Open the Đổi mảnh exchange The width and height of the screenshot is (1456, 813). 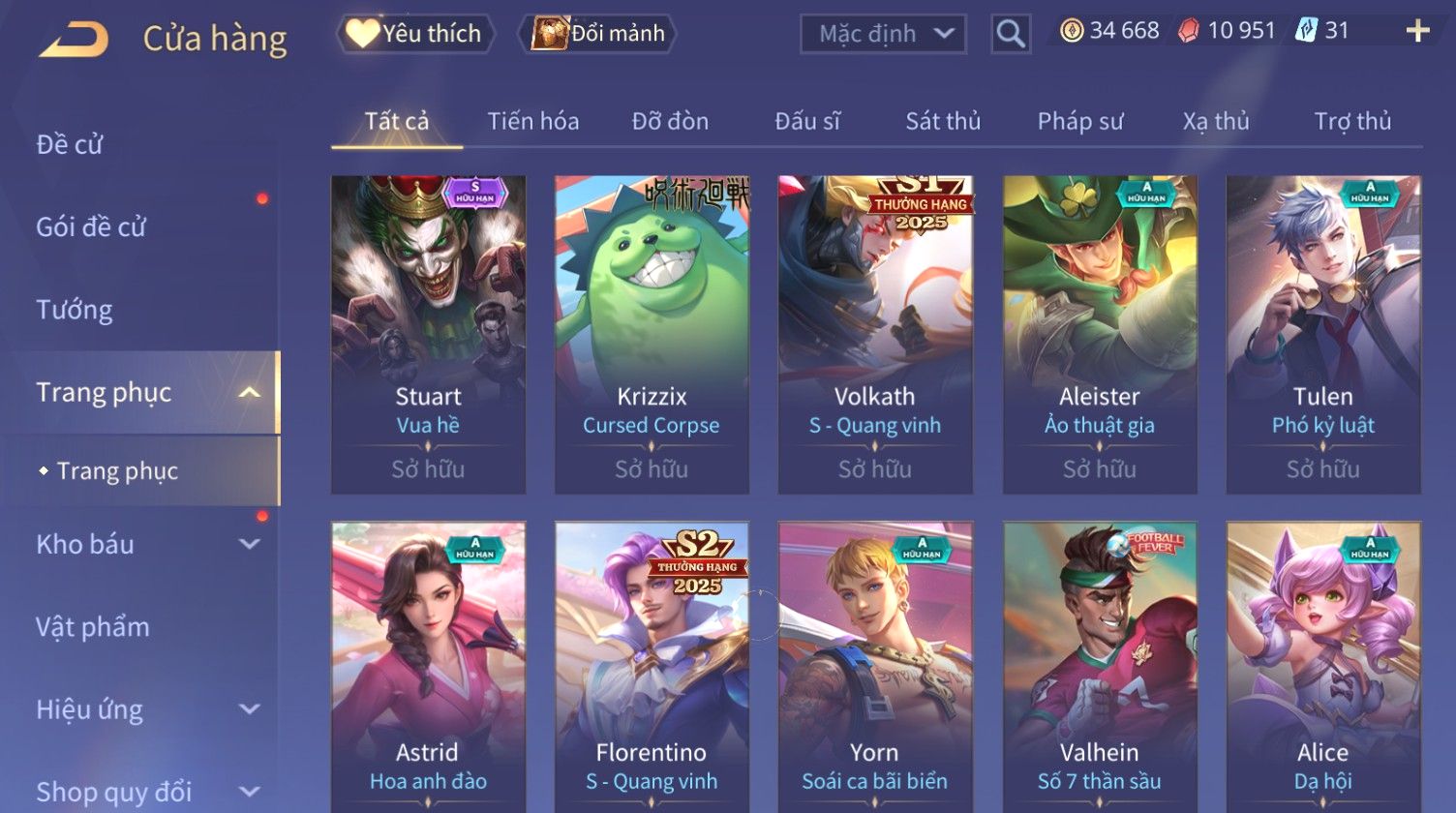tap(597, 34)
